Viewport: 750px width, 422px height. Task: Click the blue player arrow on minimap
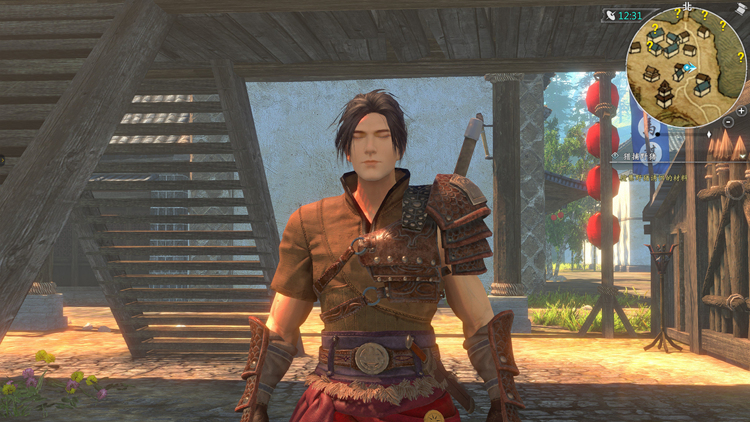[689, 67]
